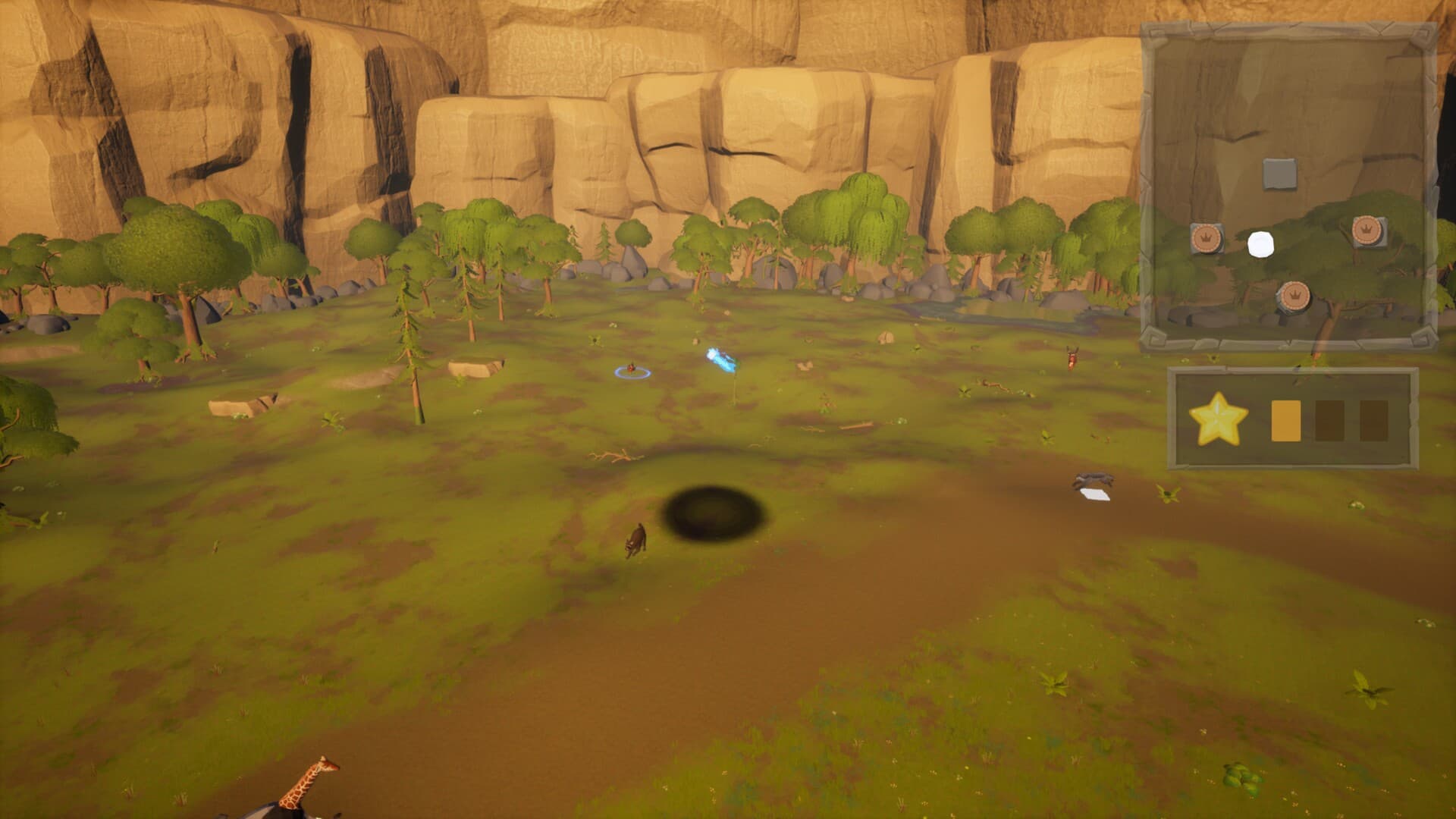Click the white player dot on minimap

click(1260, 244)
